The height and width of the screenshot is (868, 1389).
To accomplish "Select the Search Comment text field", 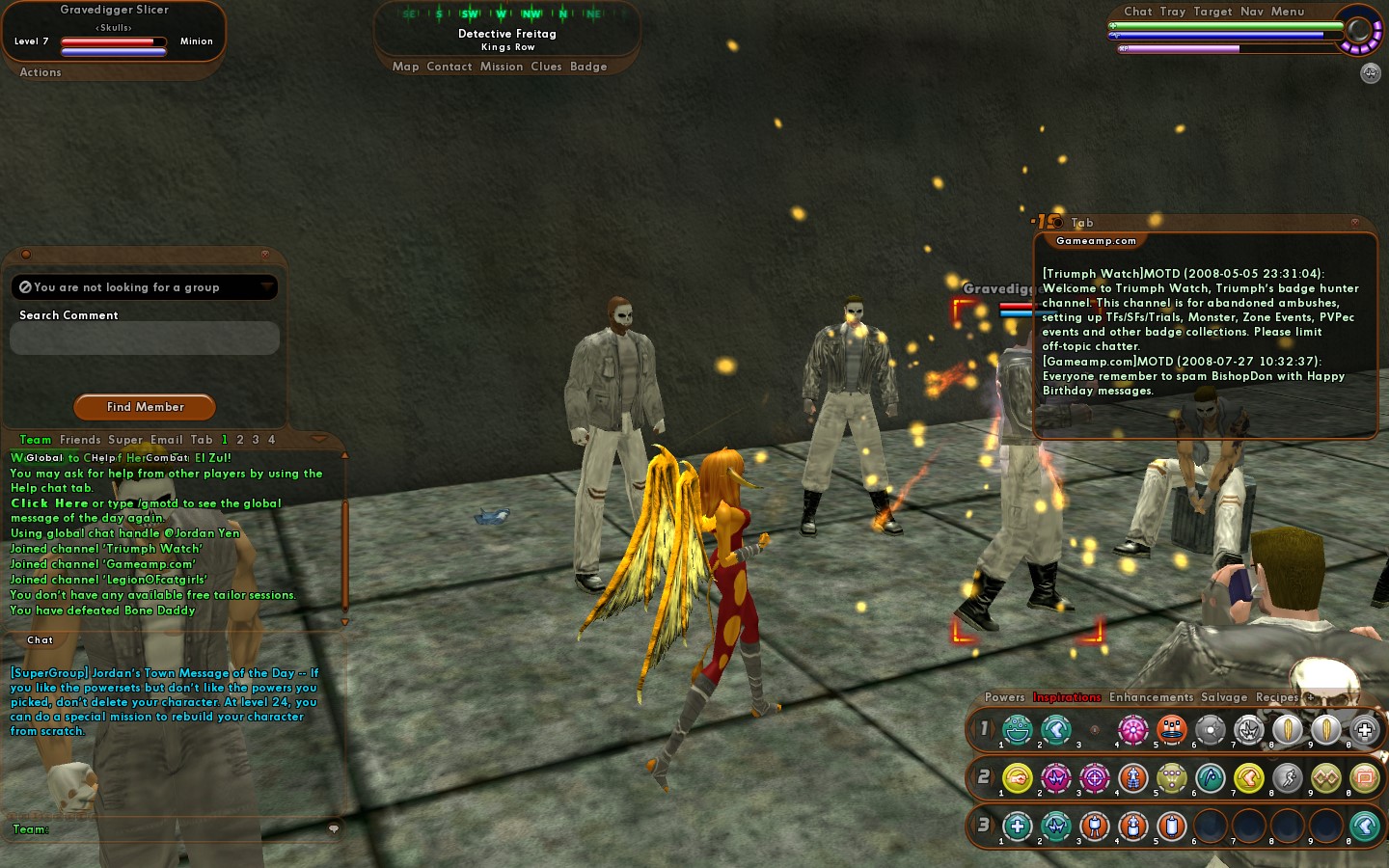I will click(145, 339).
